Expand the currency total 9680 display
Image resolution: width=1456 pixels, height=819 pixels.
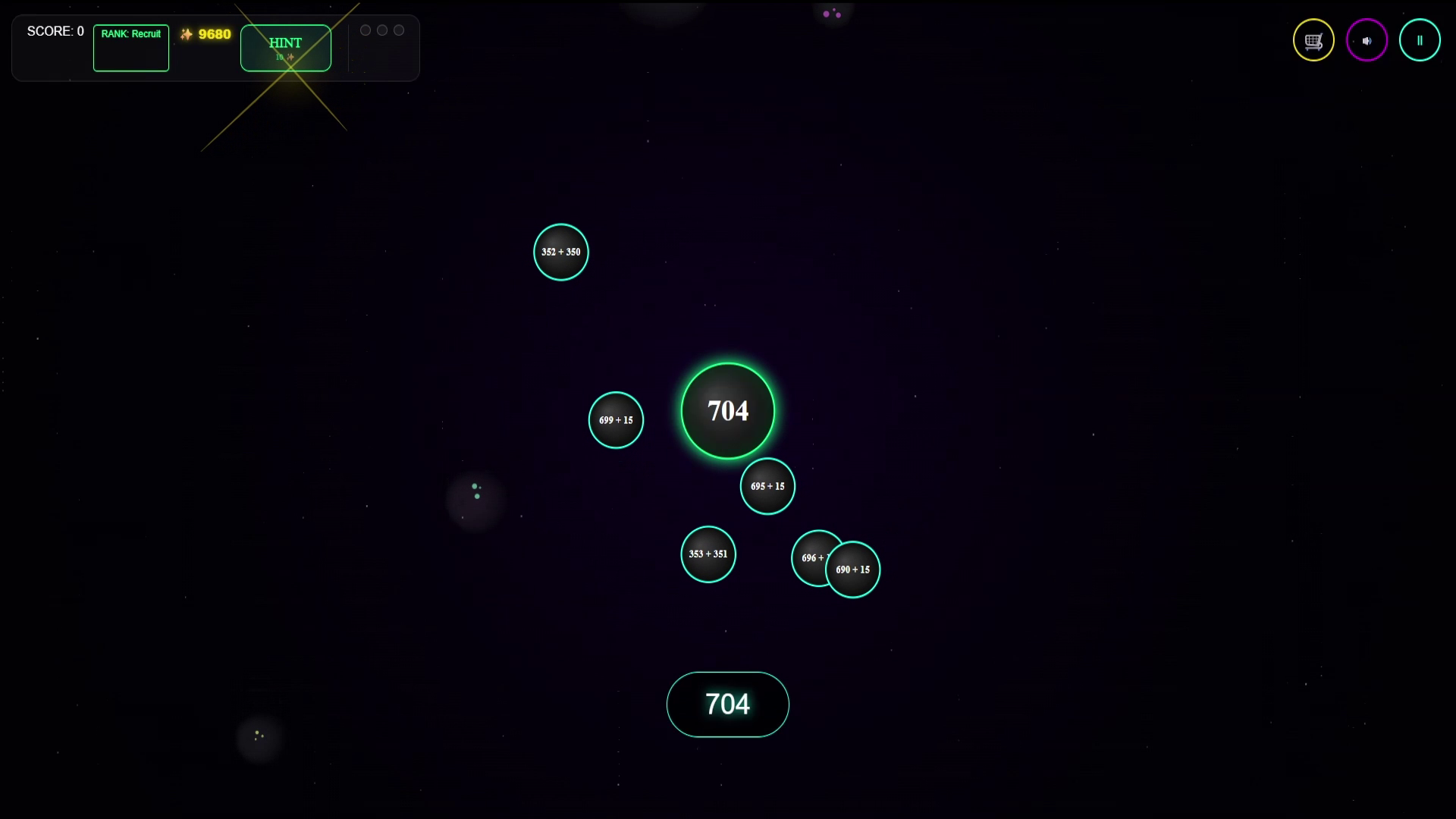tap(205, 34)
